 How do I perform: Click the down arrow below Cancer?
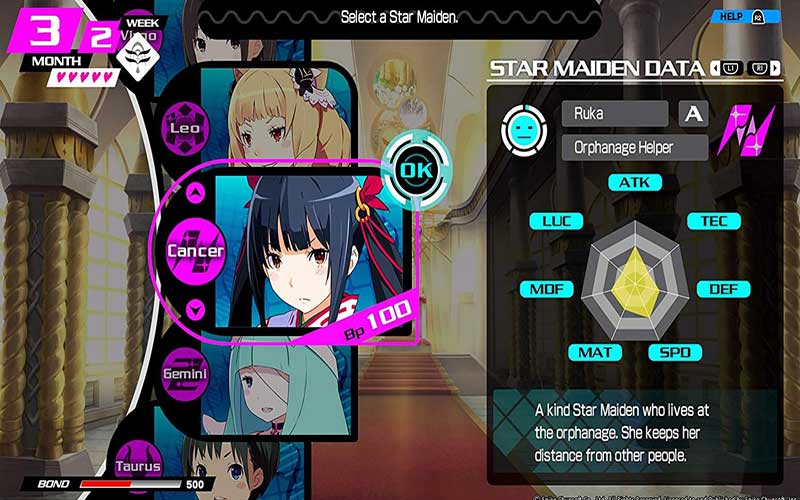(x=196, y=309)
